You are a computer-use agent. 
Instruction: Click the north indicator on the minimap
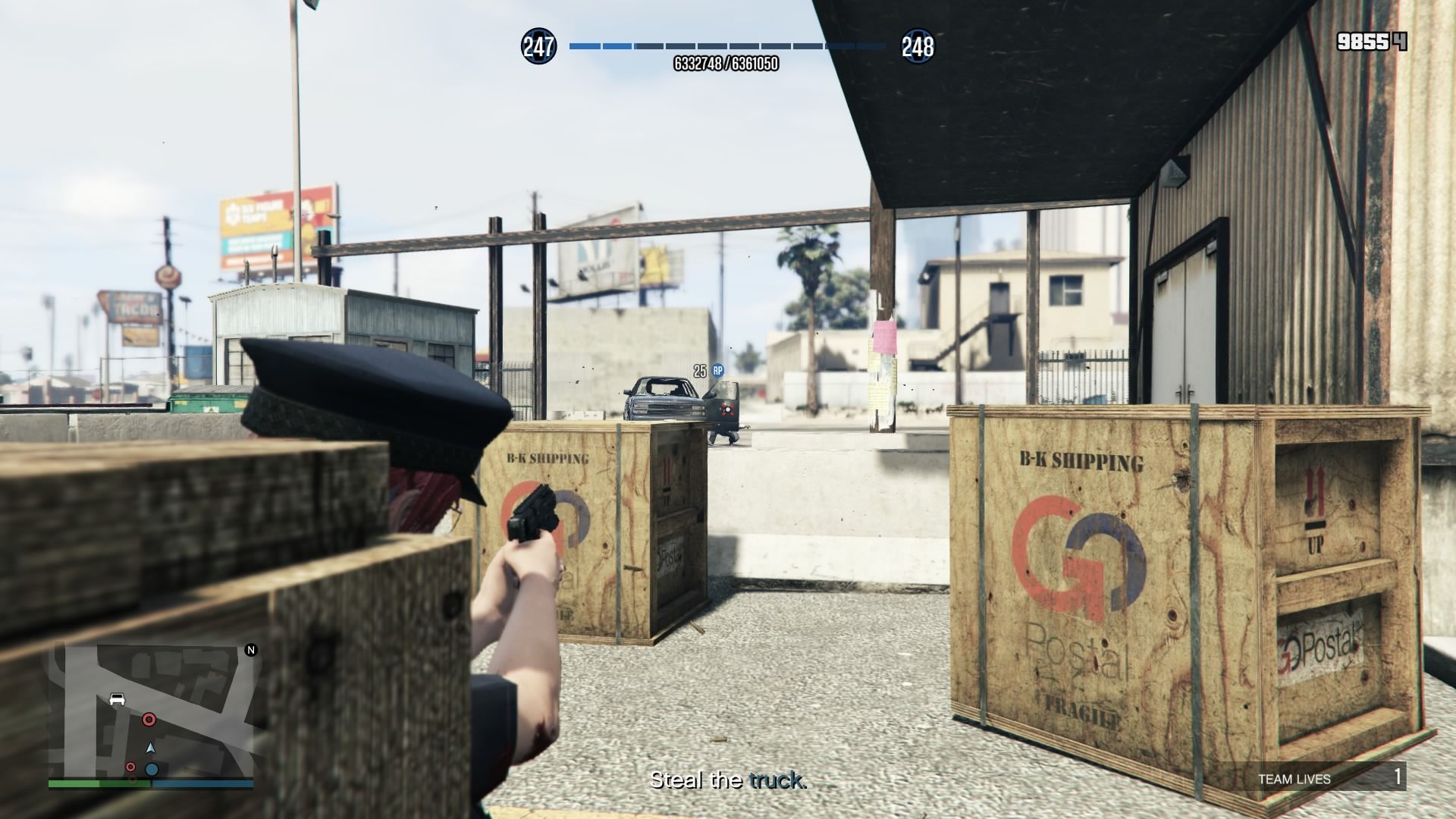click(x=250, y=649)
